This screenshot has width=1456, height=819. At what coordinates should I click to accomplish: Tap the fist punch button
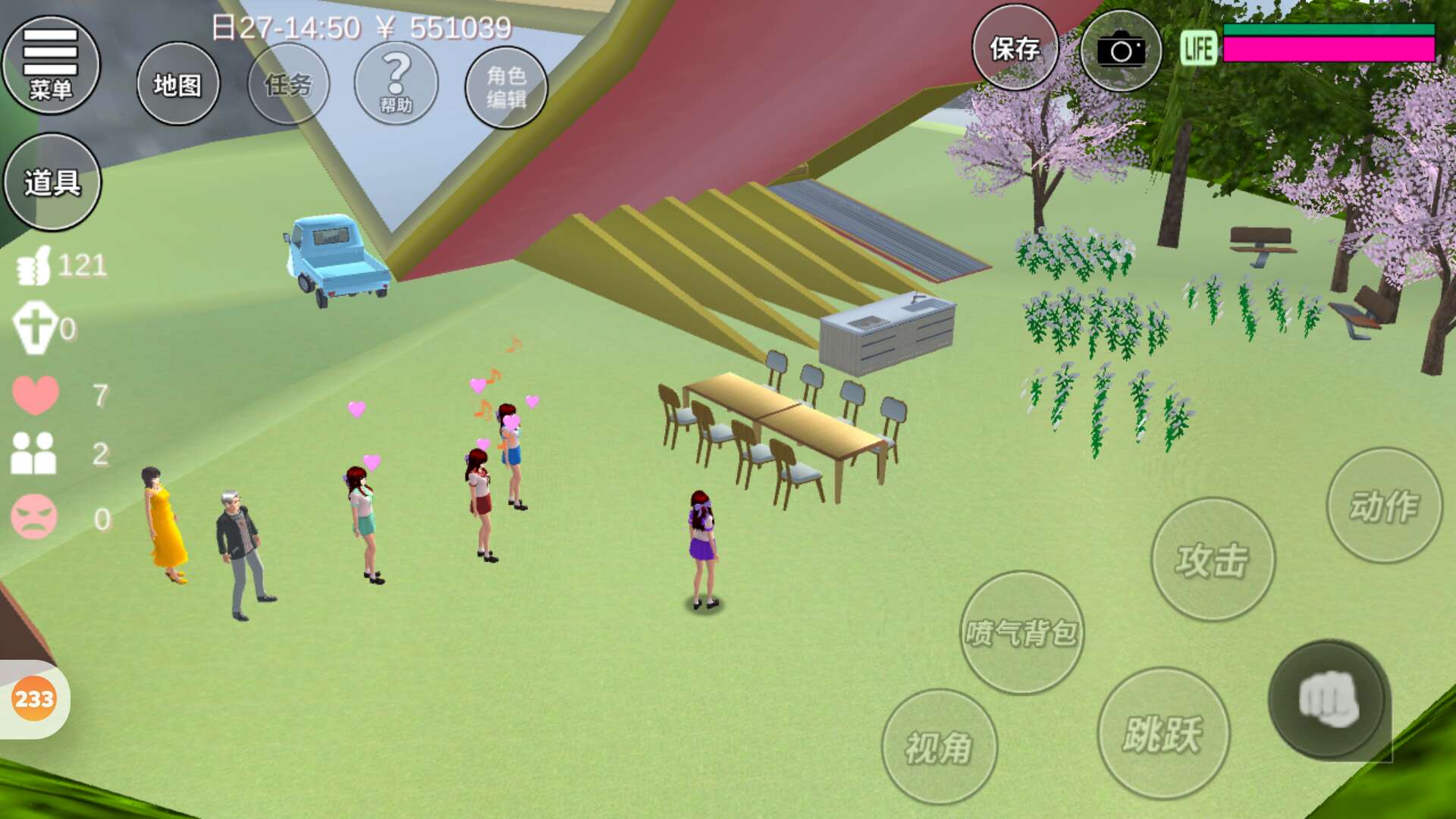1329,699
